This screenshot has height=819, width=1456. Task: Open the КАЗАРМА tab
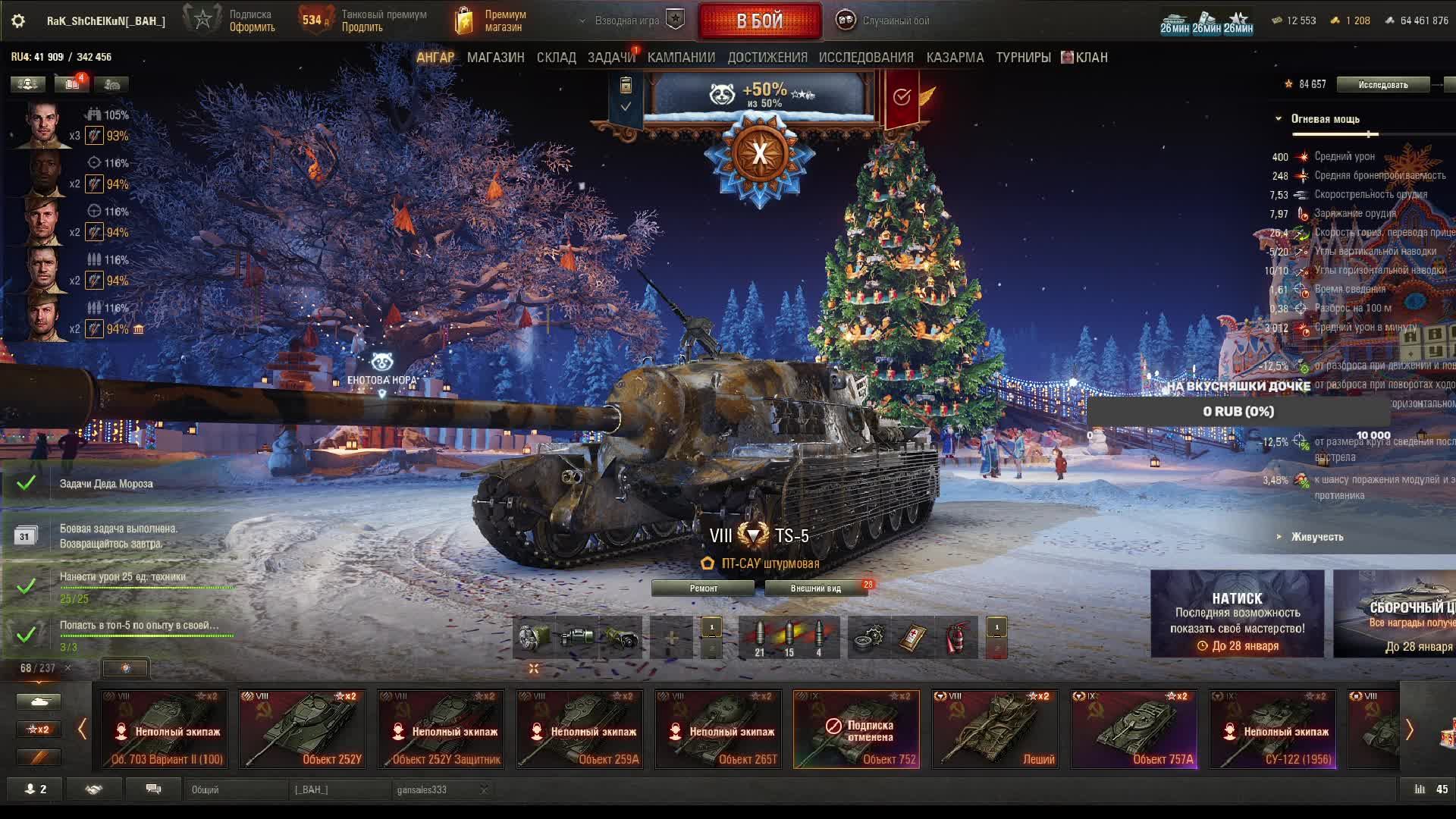coord(955,58)
